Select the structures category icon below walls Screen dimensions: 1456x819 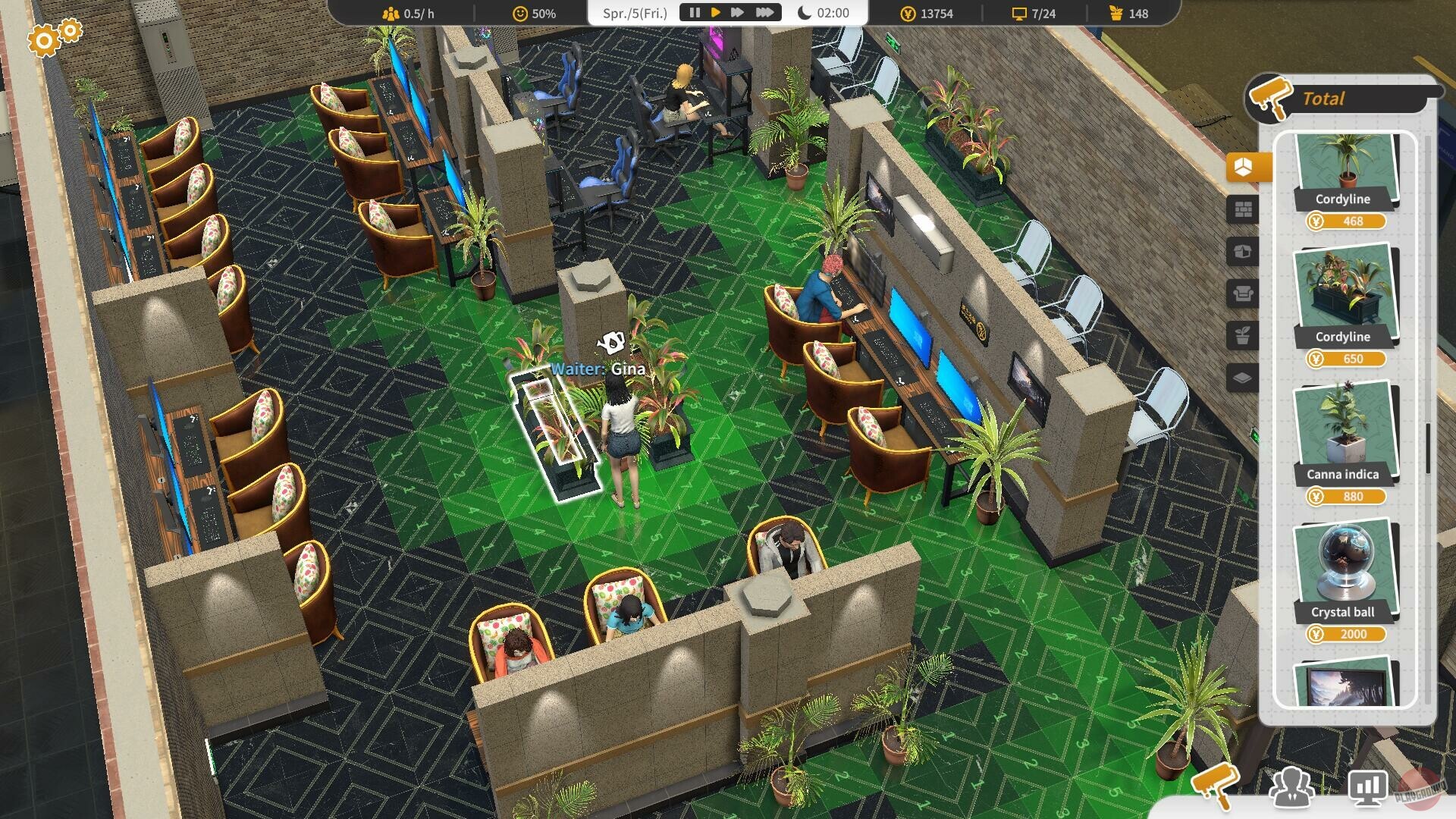click(1244, 251)
